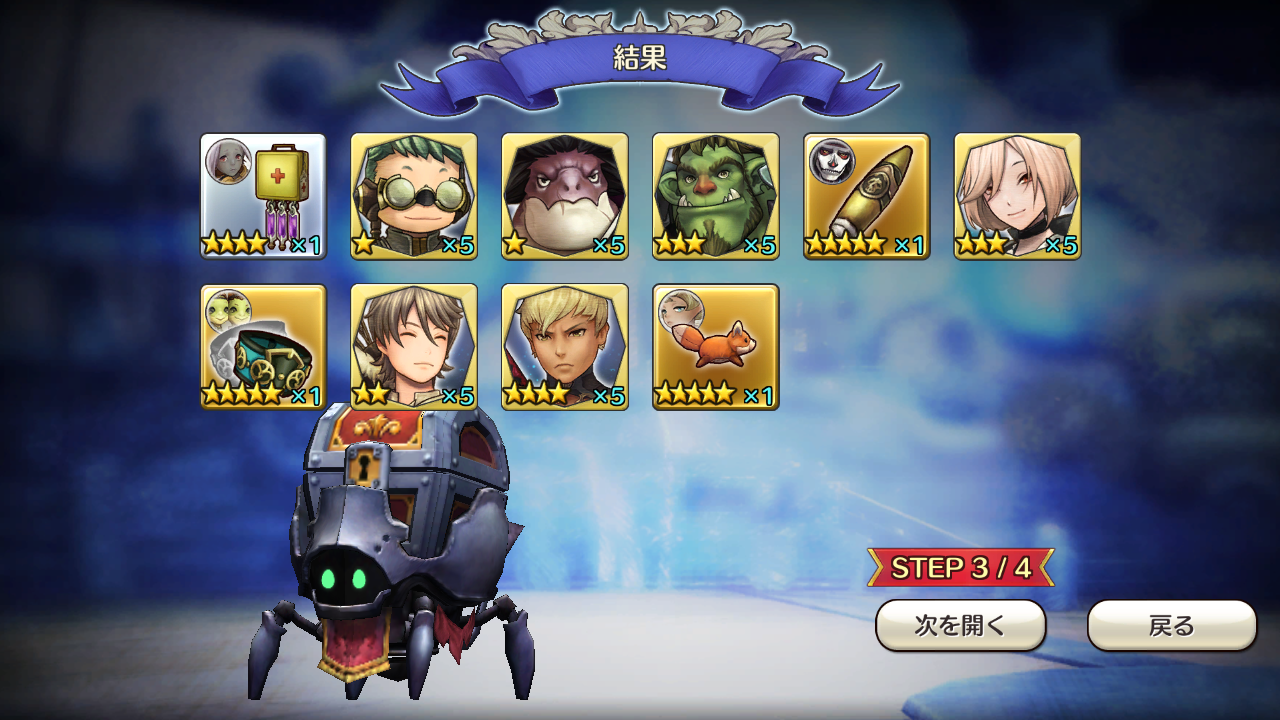Go back using the 戻る button
Viewport: 1280px width, 720px height.
[x=1171, y=626]
